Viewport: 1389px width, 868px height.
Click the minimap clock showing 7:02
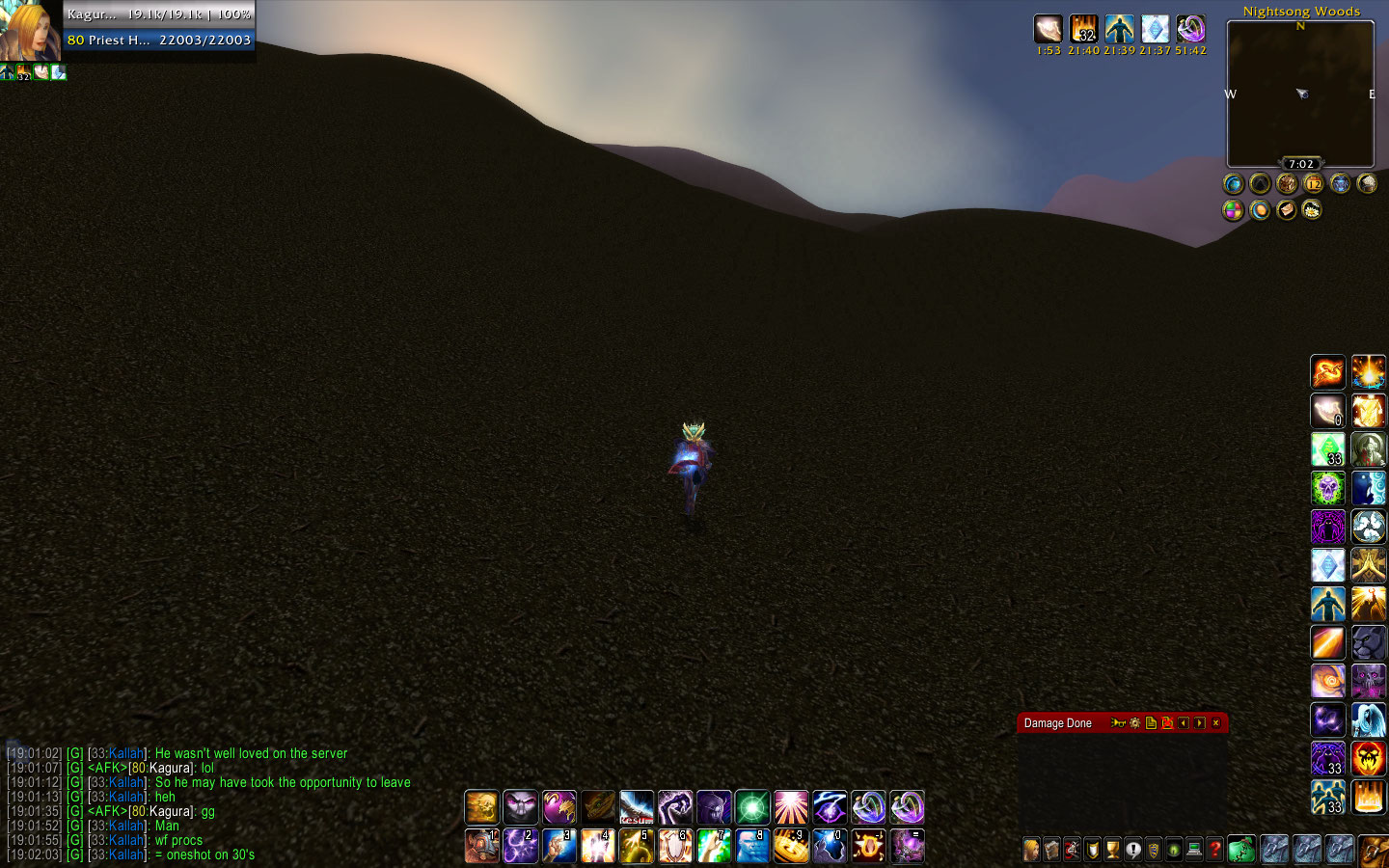tap(1300, 164)
